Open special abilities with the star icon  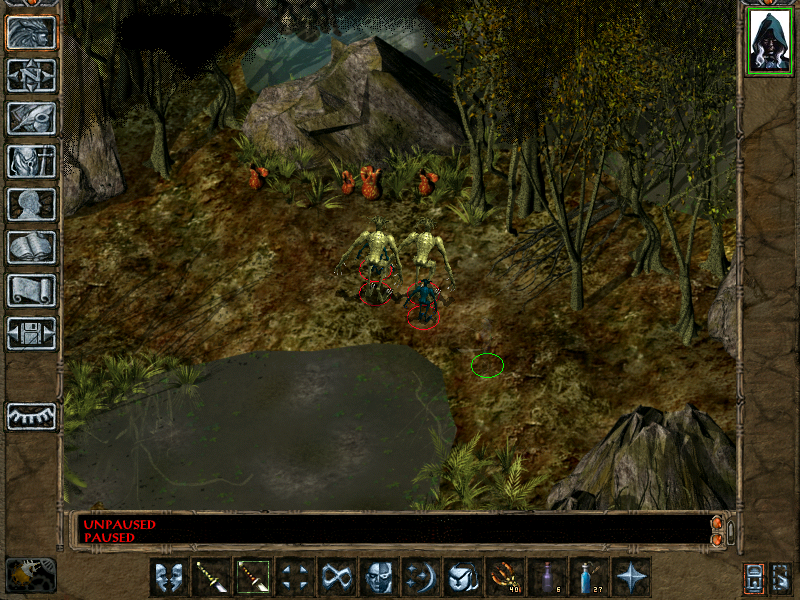click(631, 577)
